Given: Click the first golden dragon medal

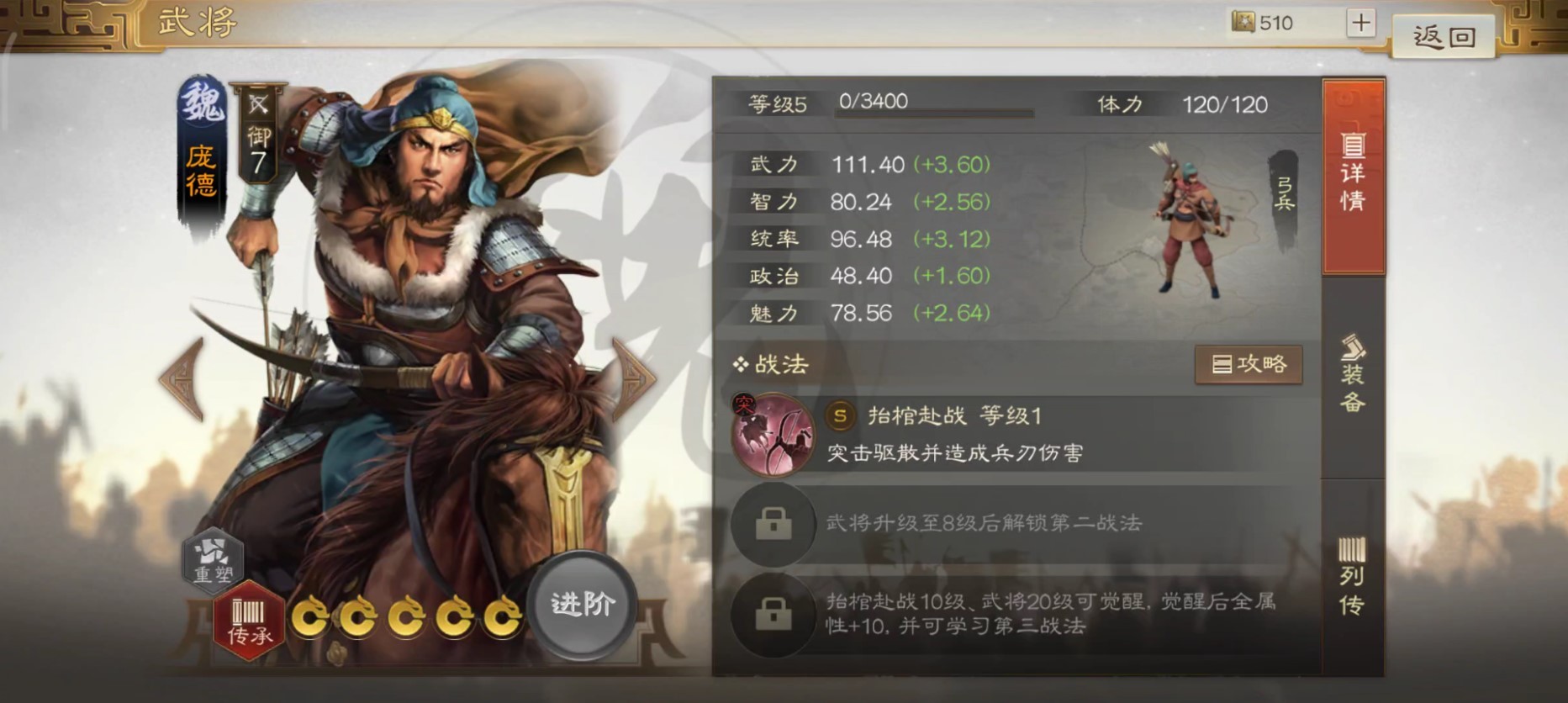Looking at the screenshot, I should point(311,616).
